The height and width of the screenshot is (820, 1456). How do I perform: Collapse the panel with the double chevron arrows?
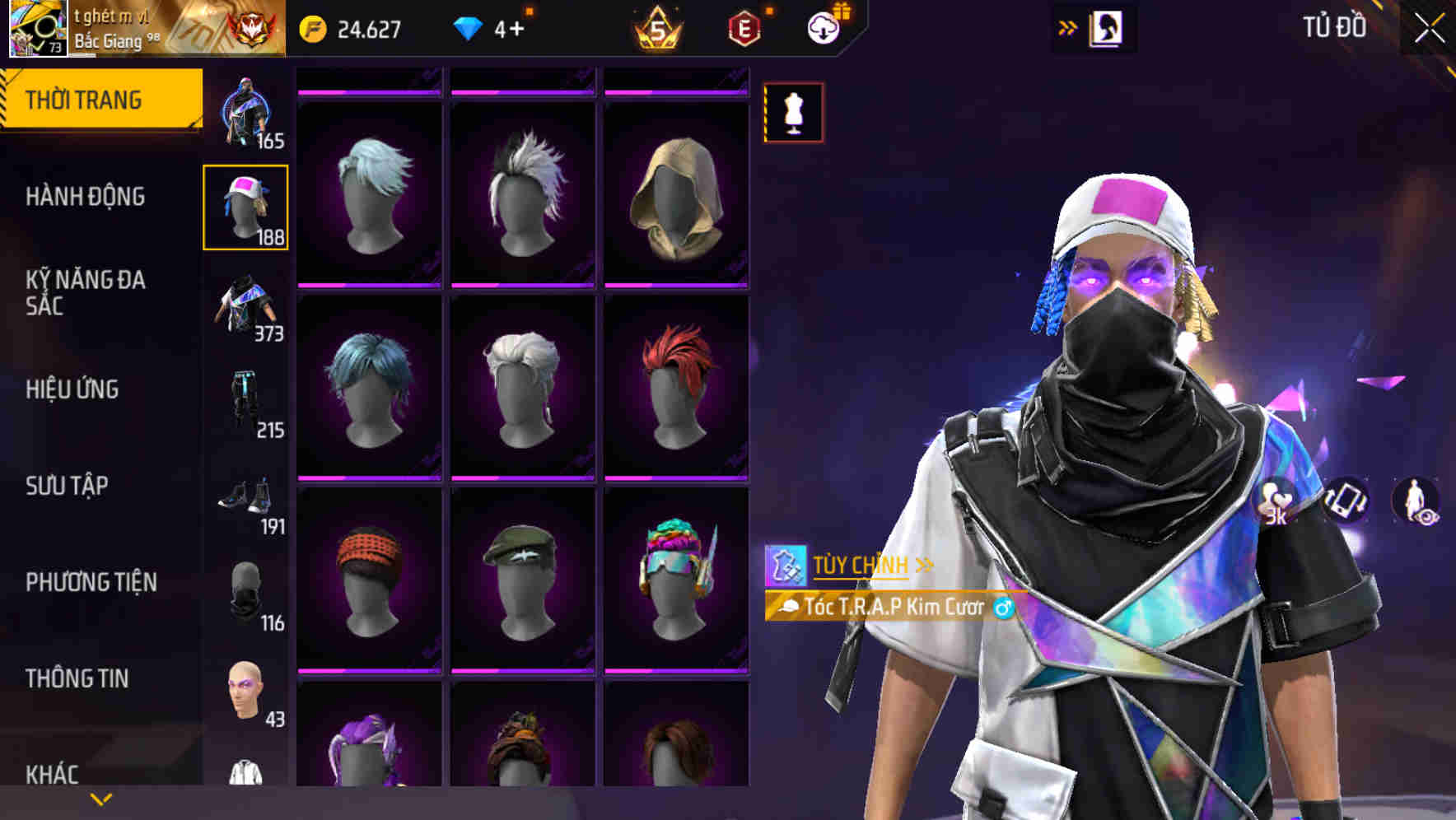(x=1068, y=26)
